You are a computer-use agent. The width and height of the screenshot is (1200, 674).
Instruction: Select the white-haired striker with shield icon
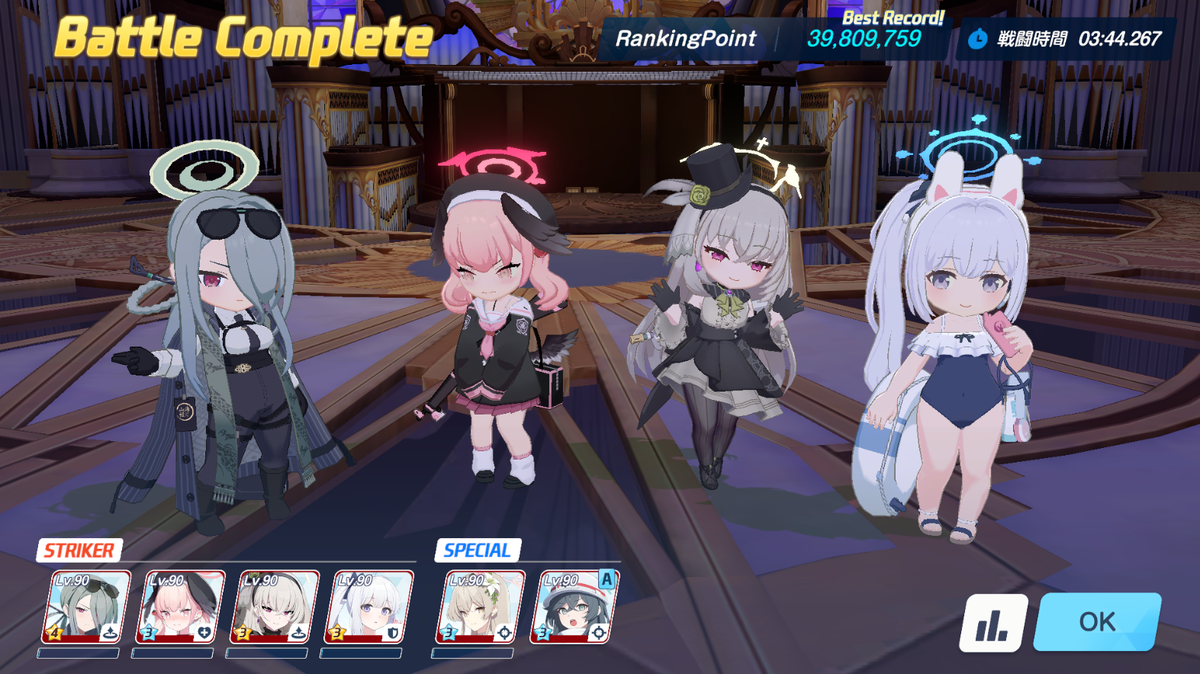(x=370, y=607)
